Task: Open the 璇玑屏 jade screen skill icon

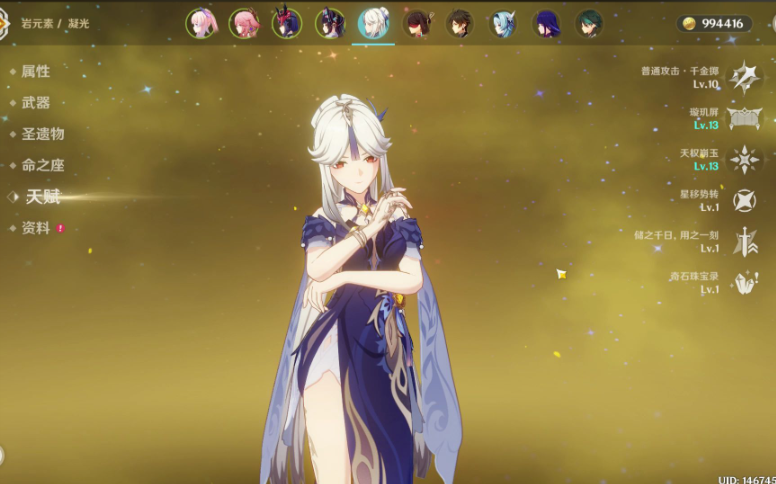Action: point(745,118)
